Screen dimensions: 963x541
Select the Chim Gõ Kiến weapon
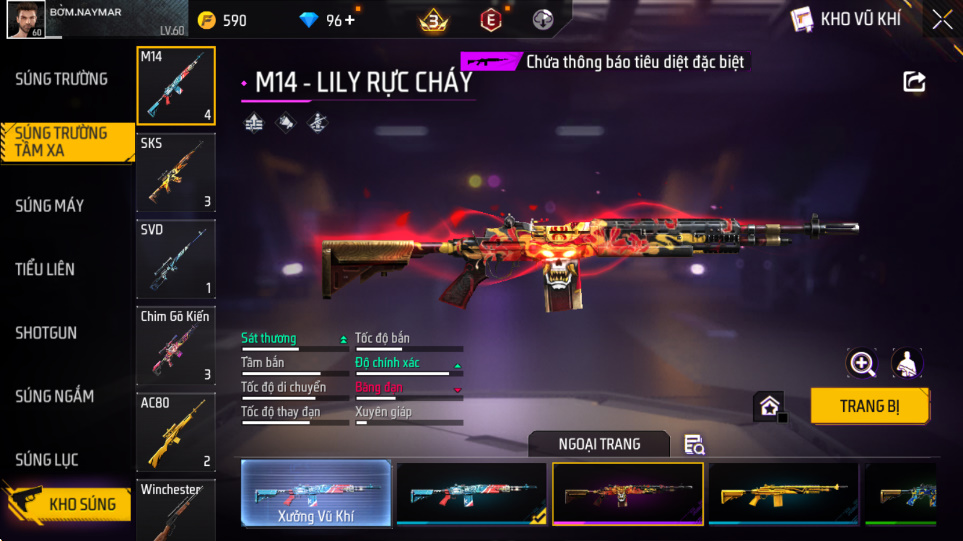tap(176, 345)
